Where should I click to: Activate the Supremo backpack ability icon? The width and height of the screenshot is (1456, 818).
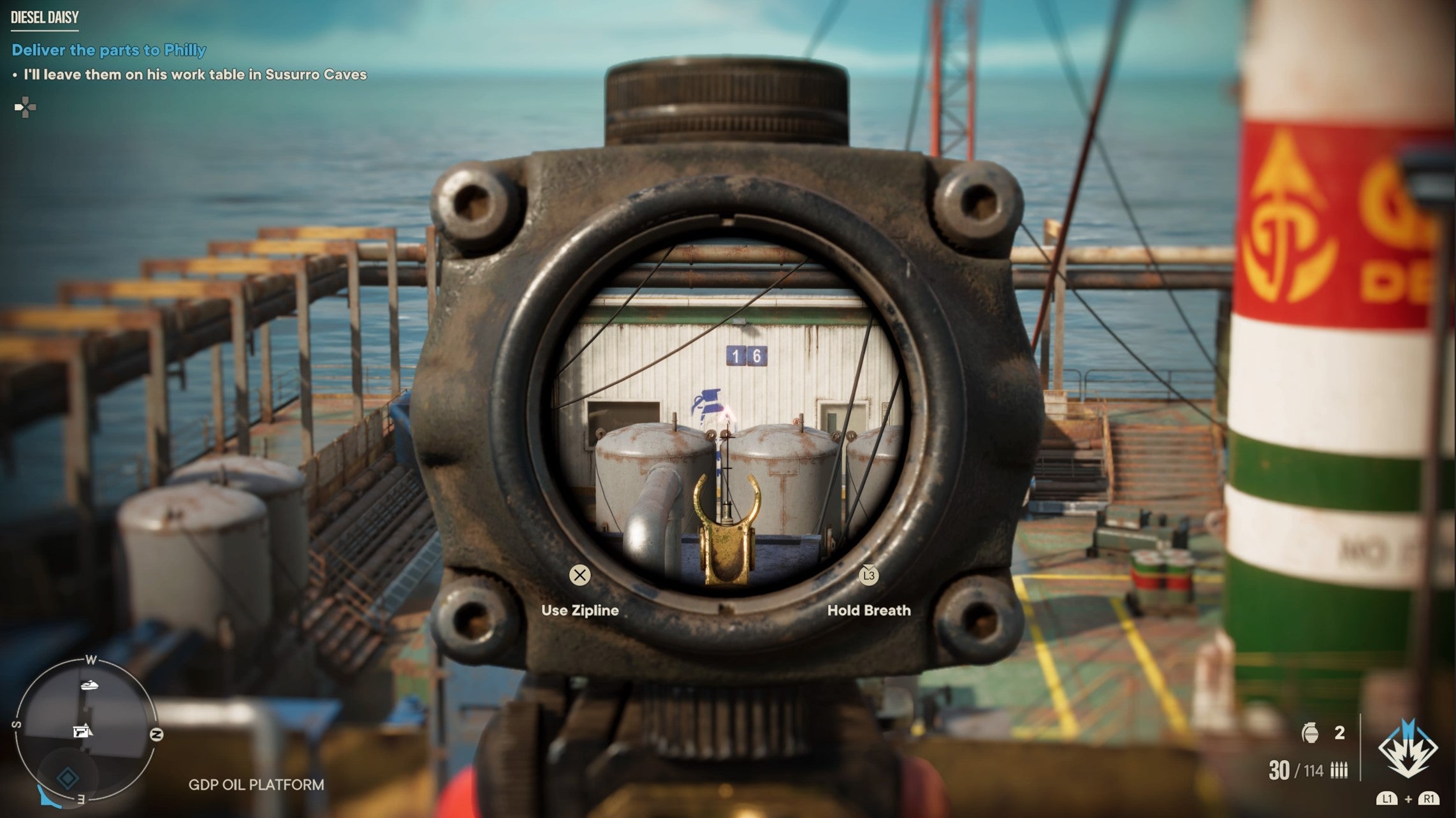(1408, 749)
